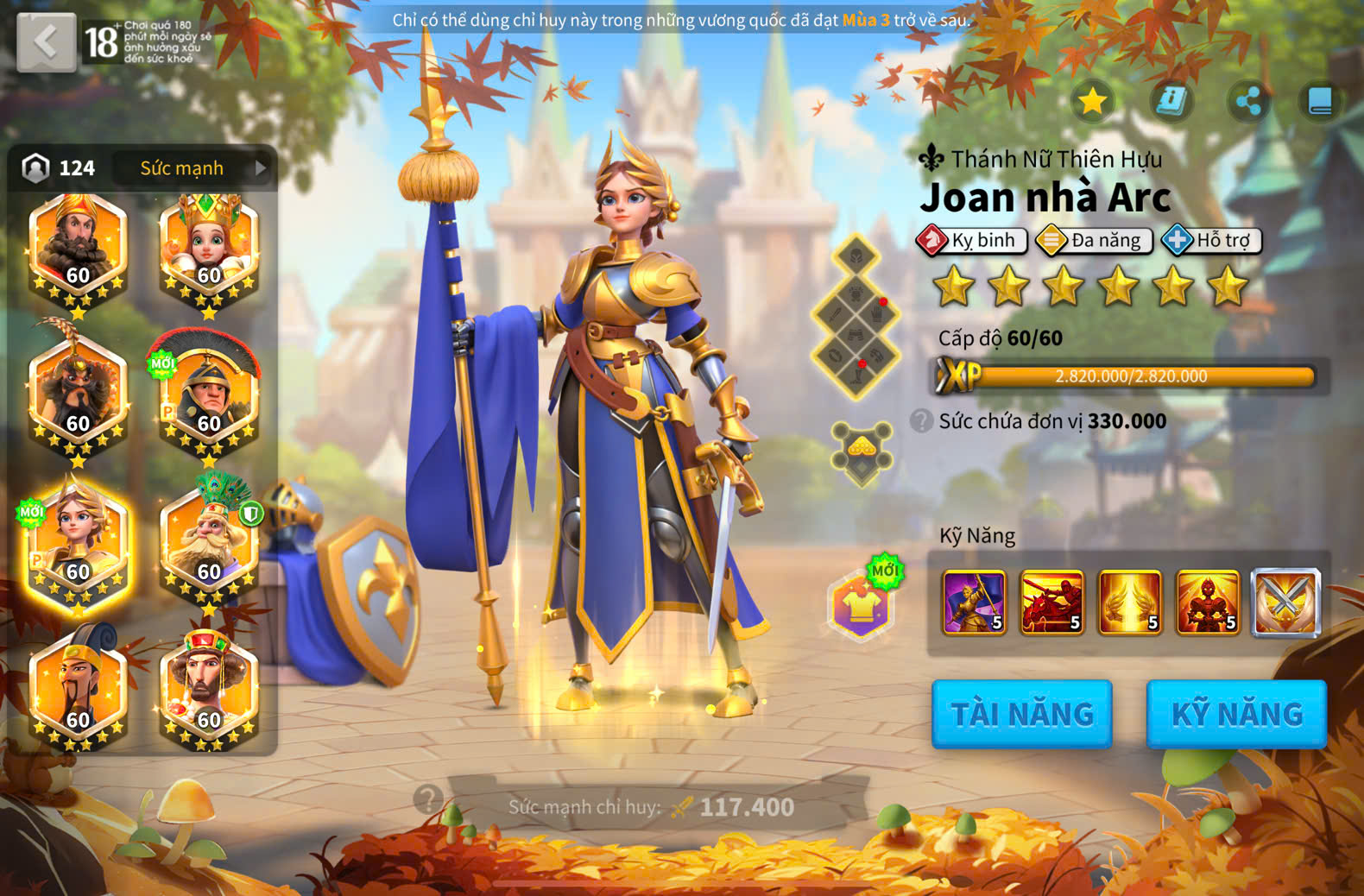Viewport: 1364px width, 896px height.
Task: Open the KỸ NĂNG skills screen
Action: (x=1236, y=714)
